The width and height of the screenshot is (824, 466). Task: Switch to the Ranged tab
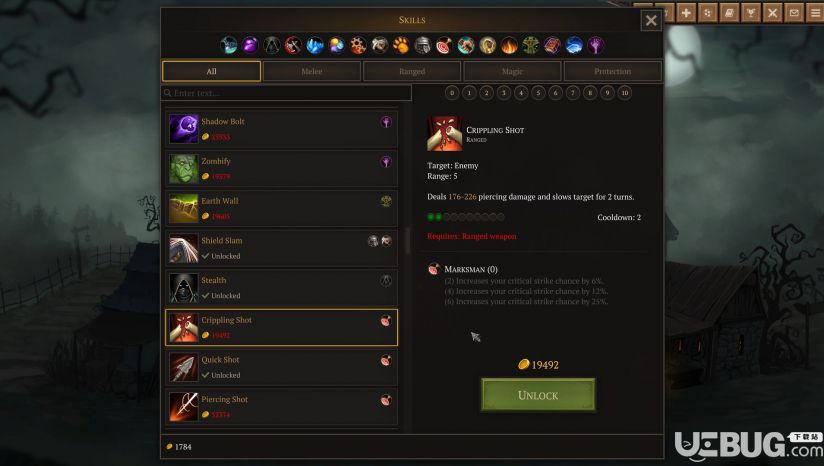point(412,71)
